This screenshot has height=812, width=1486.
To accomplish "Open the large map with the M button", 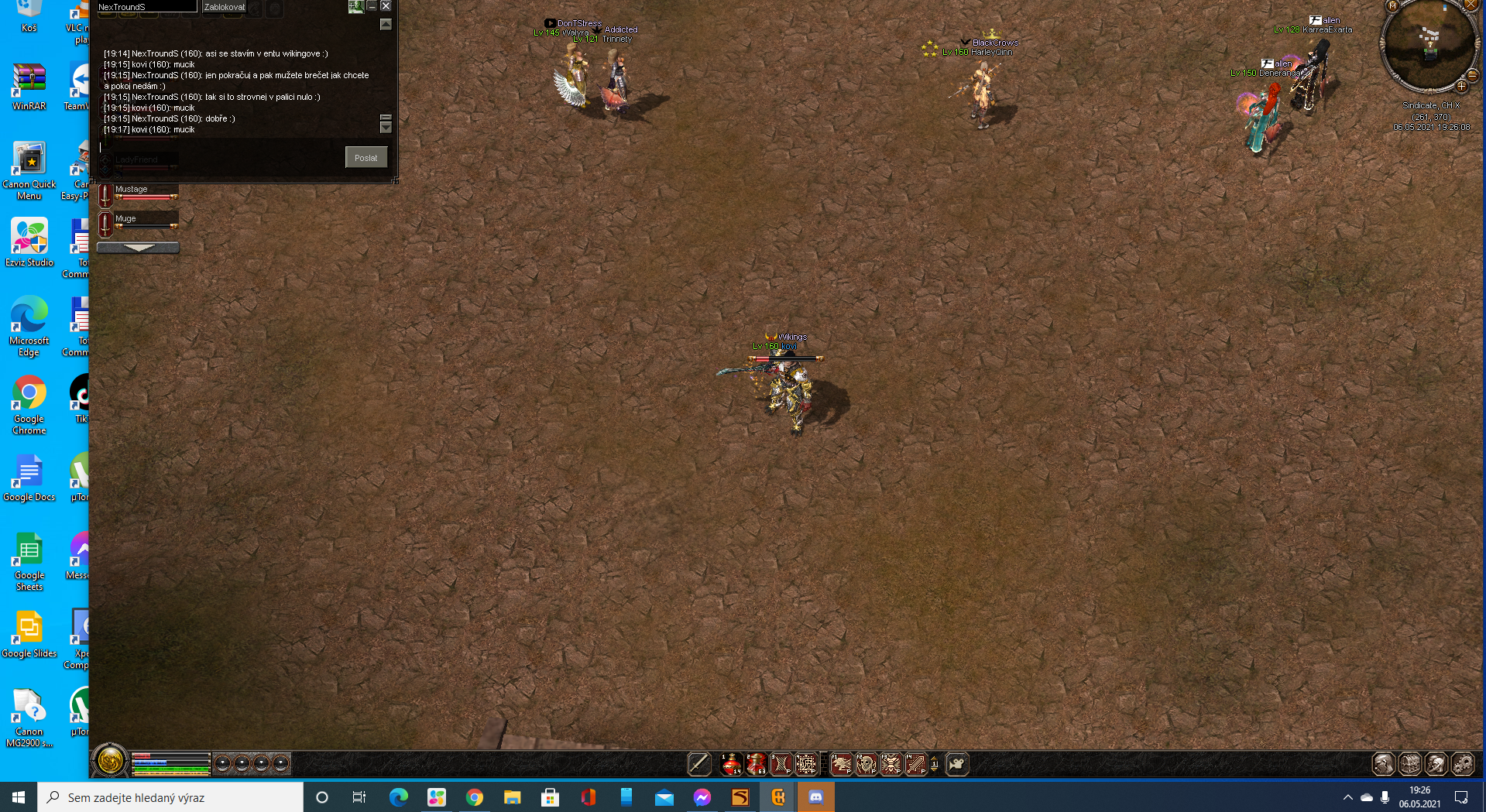I will pos(1392,6).
